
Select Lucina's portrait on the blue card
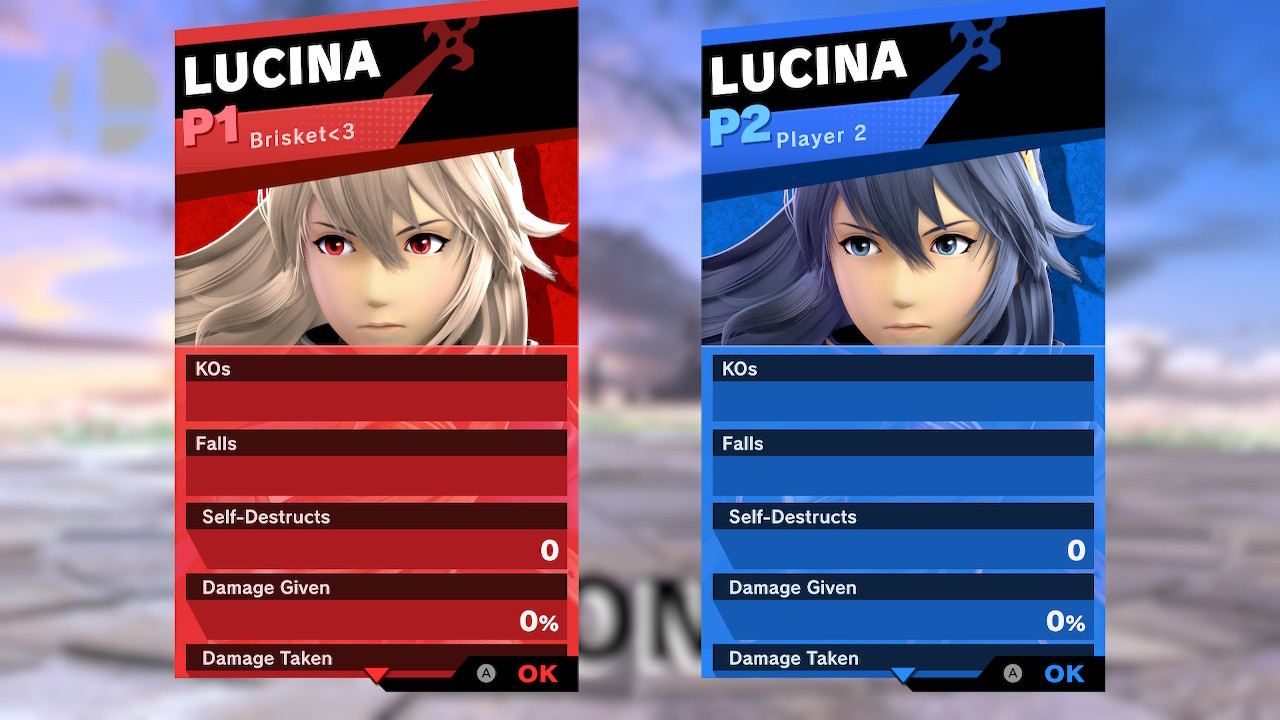click(902, 250)
